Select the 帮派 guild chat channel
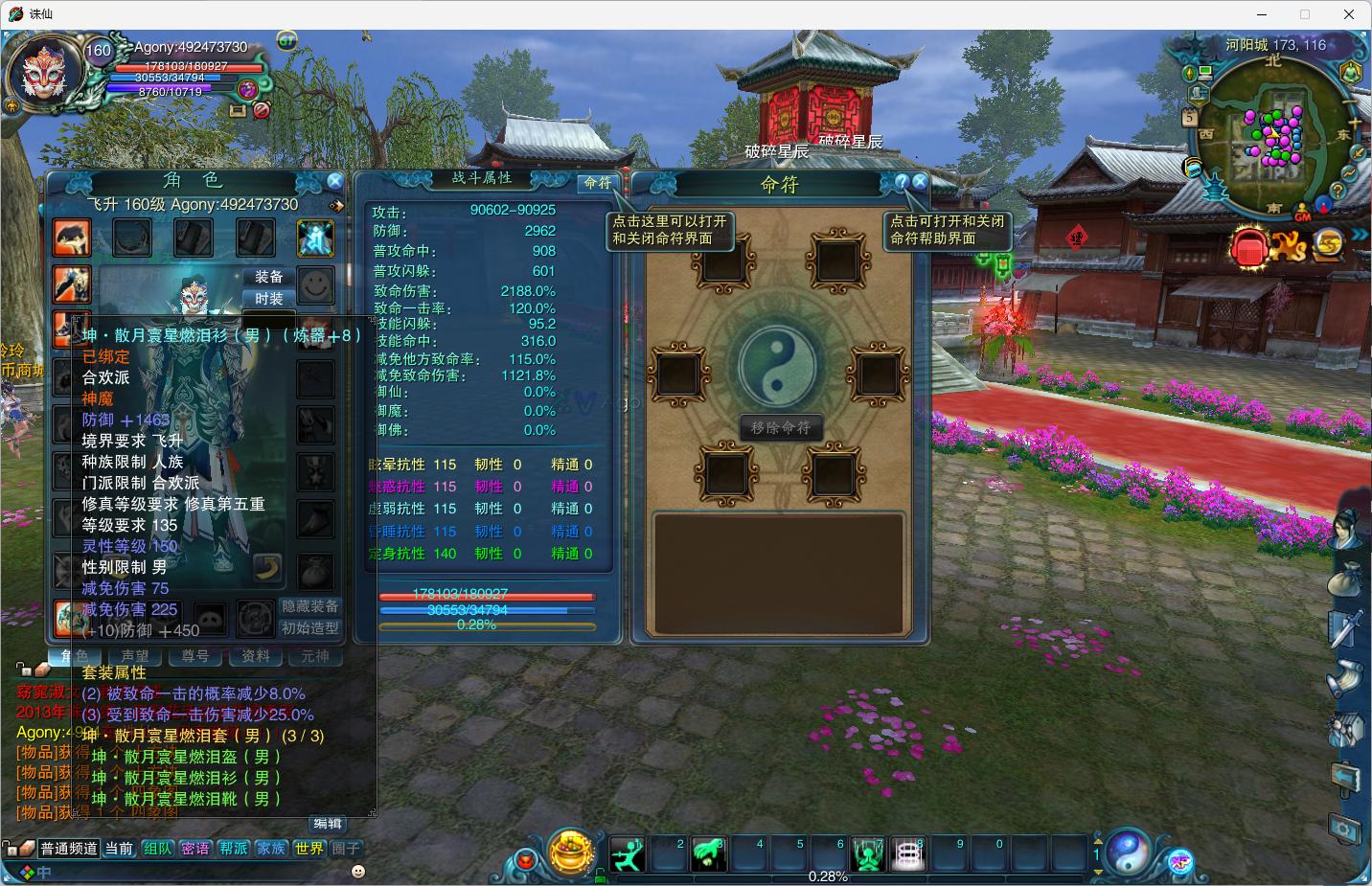The height and width of the screenshot is (886, 1372). click(x=234, y=849)
